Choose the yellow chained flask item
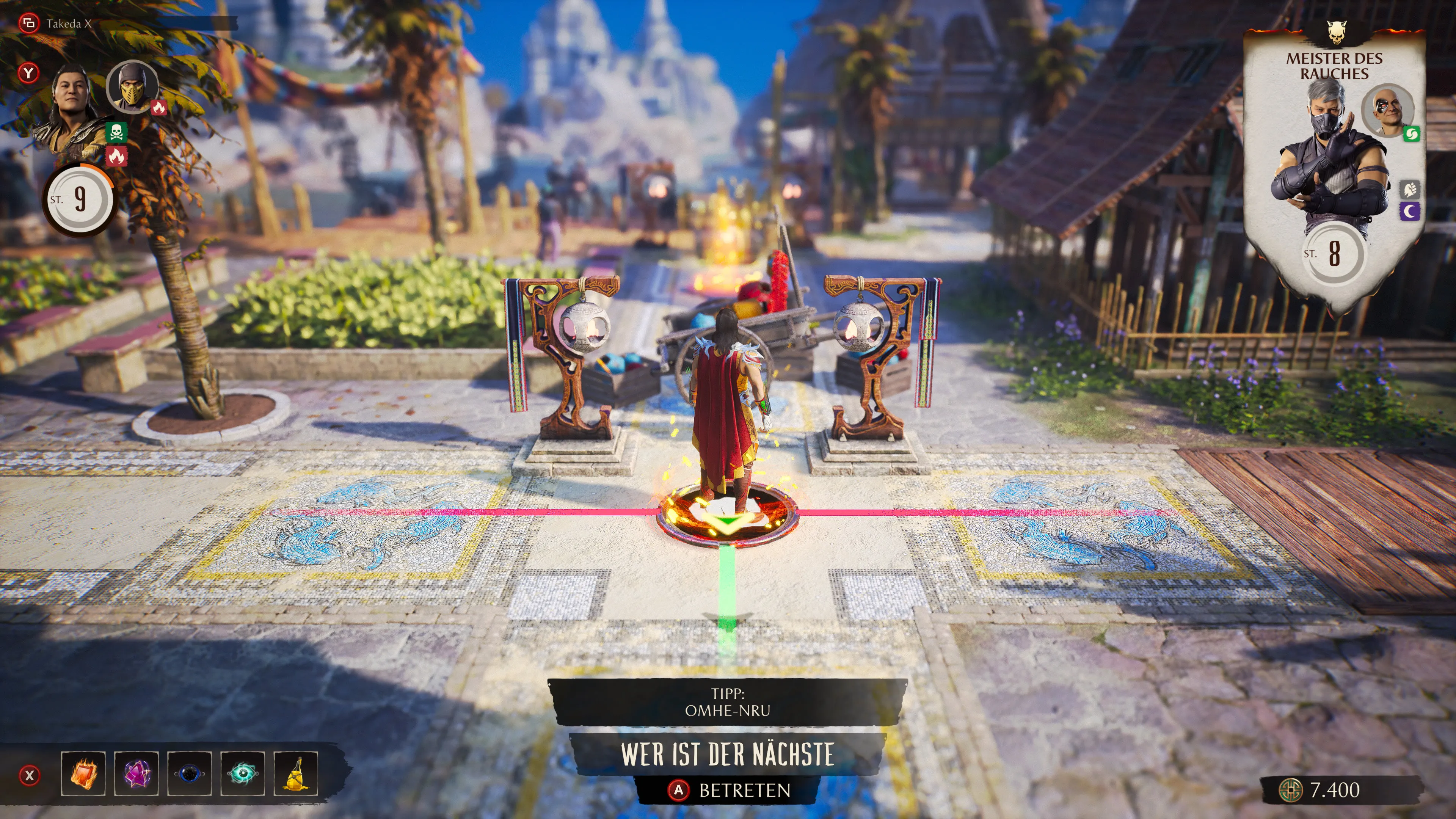Image resolution: width=1456 pixels, height=819 pixels. (x=296, y=773)
